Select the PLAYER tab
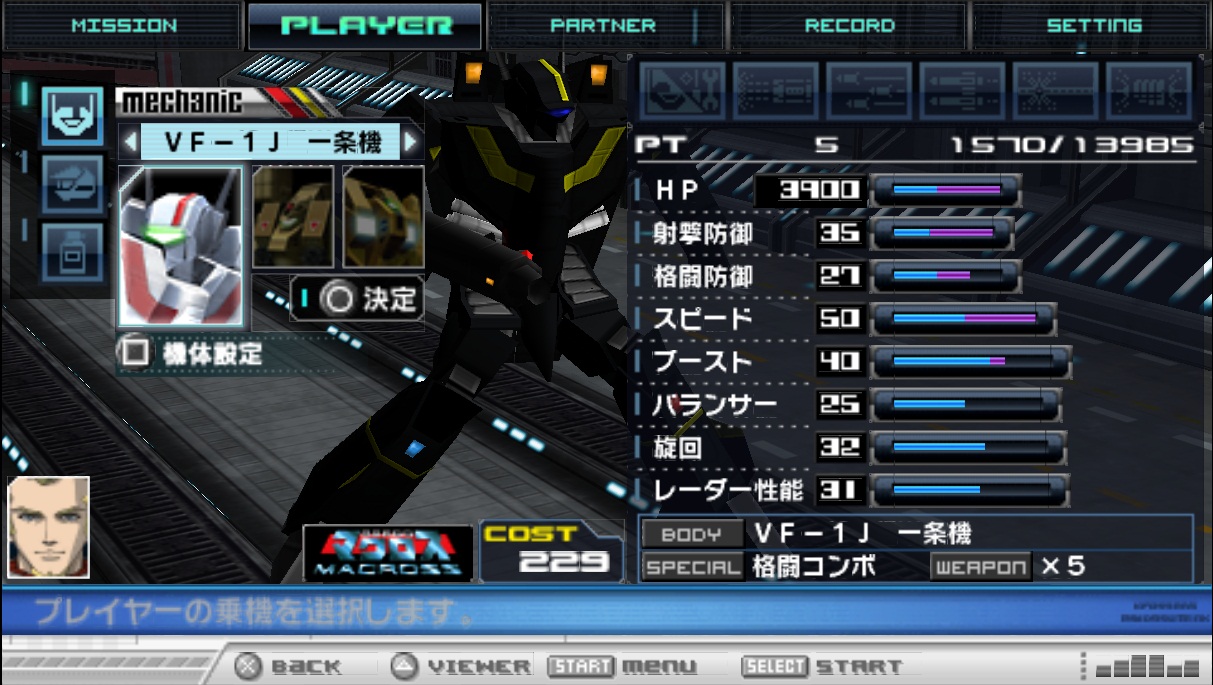 pos(366,26)
